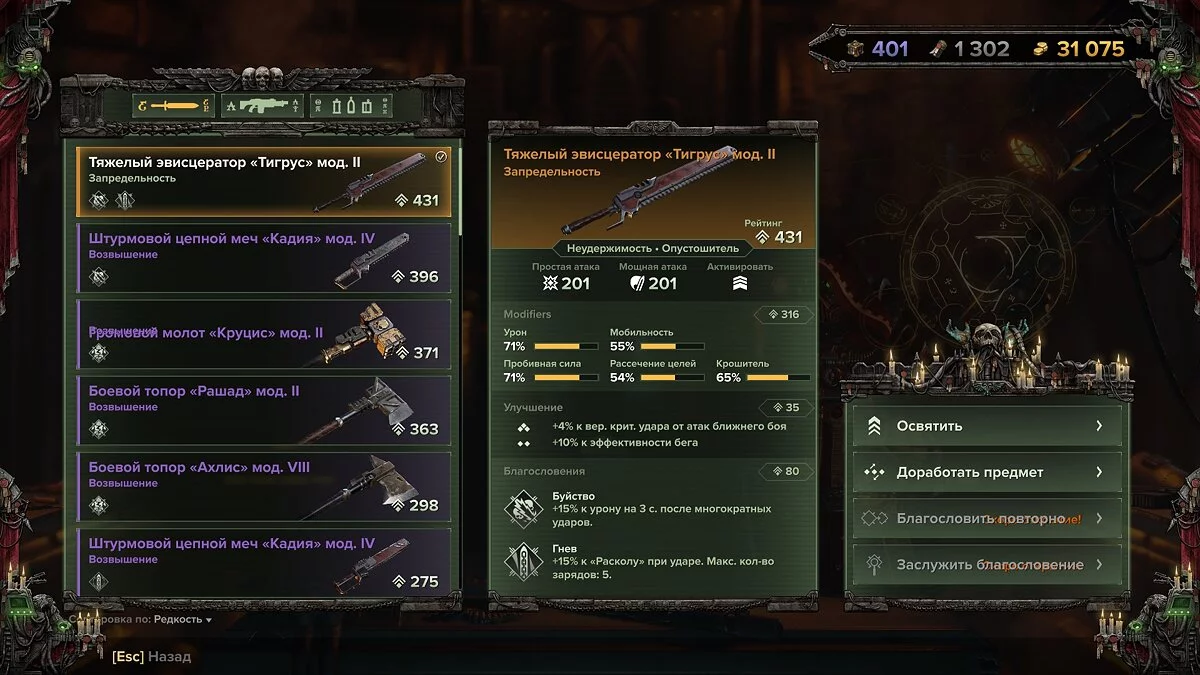Open Заслужить благословение
Screen dimensions: 1200x675
[x=987, y=564]
